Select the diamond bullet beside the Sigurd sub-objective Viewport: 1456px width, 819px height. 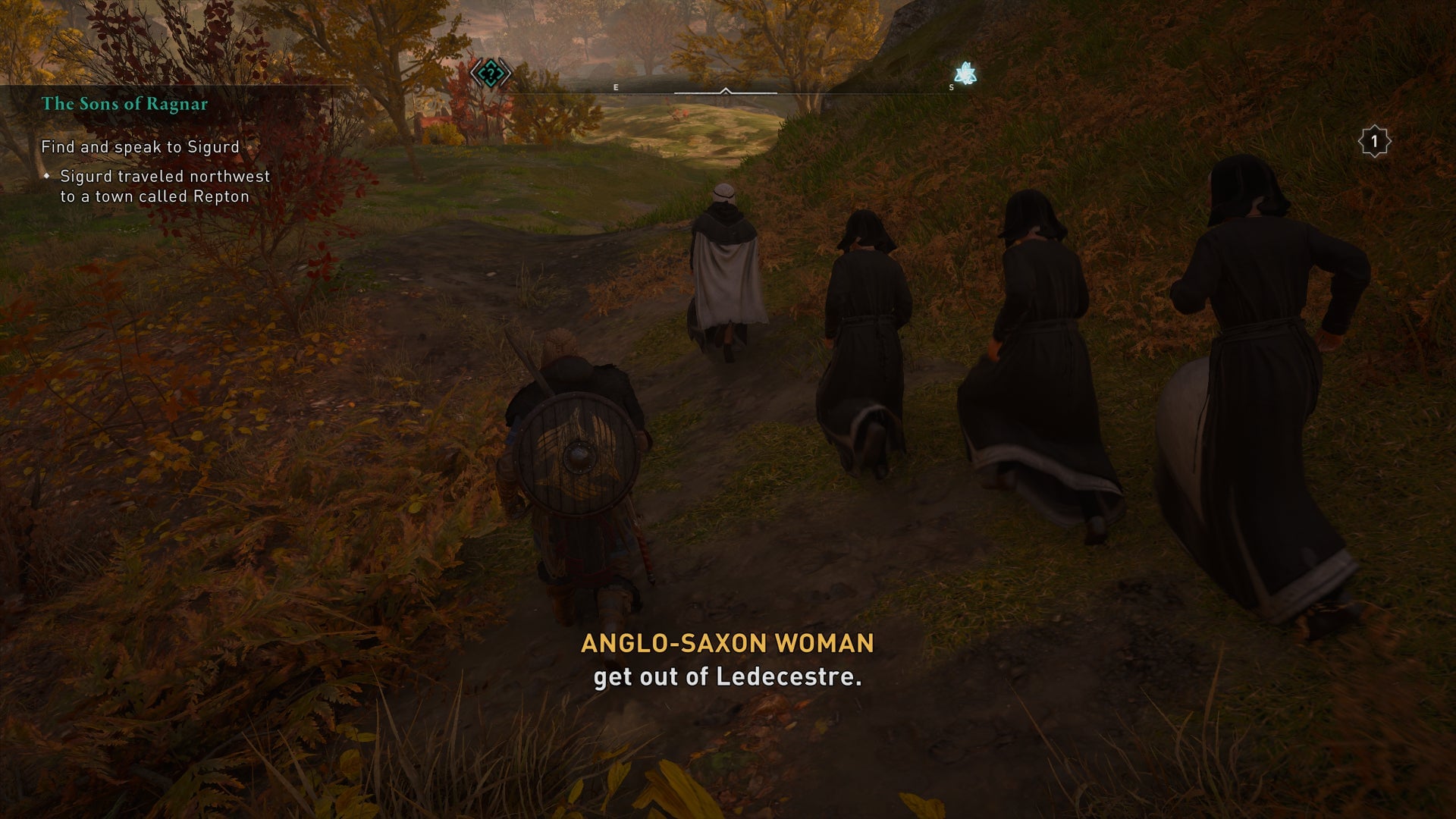point(48,176)
